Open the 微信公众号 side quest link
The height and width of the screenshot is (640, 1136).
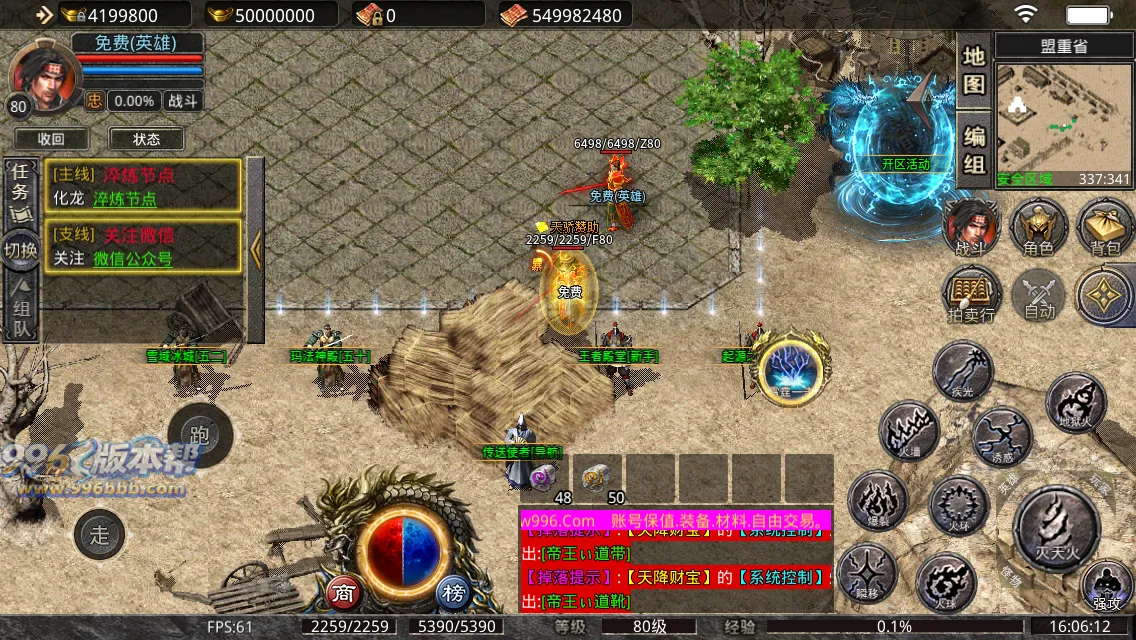click(x=133, y=258)
